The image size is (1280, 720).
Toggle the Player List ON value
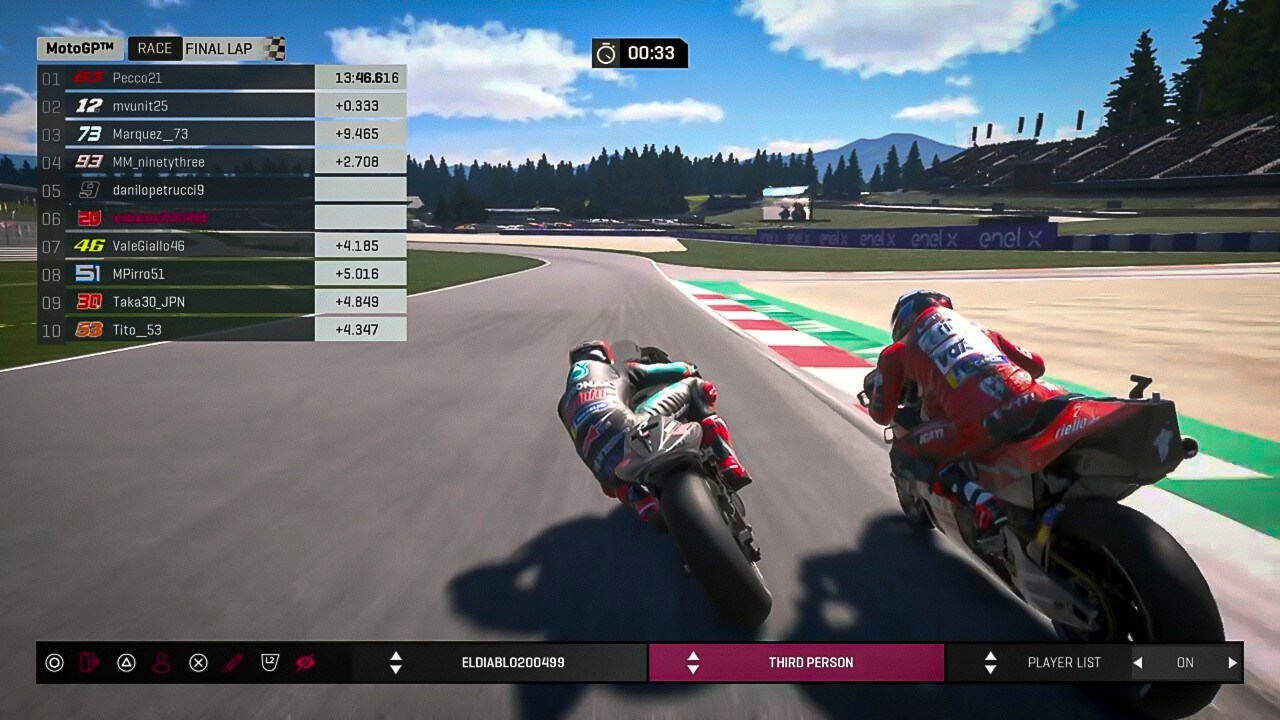[1185, 663]
